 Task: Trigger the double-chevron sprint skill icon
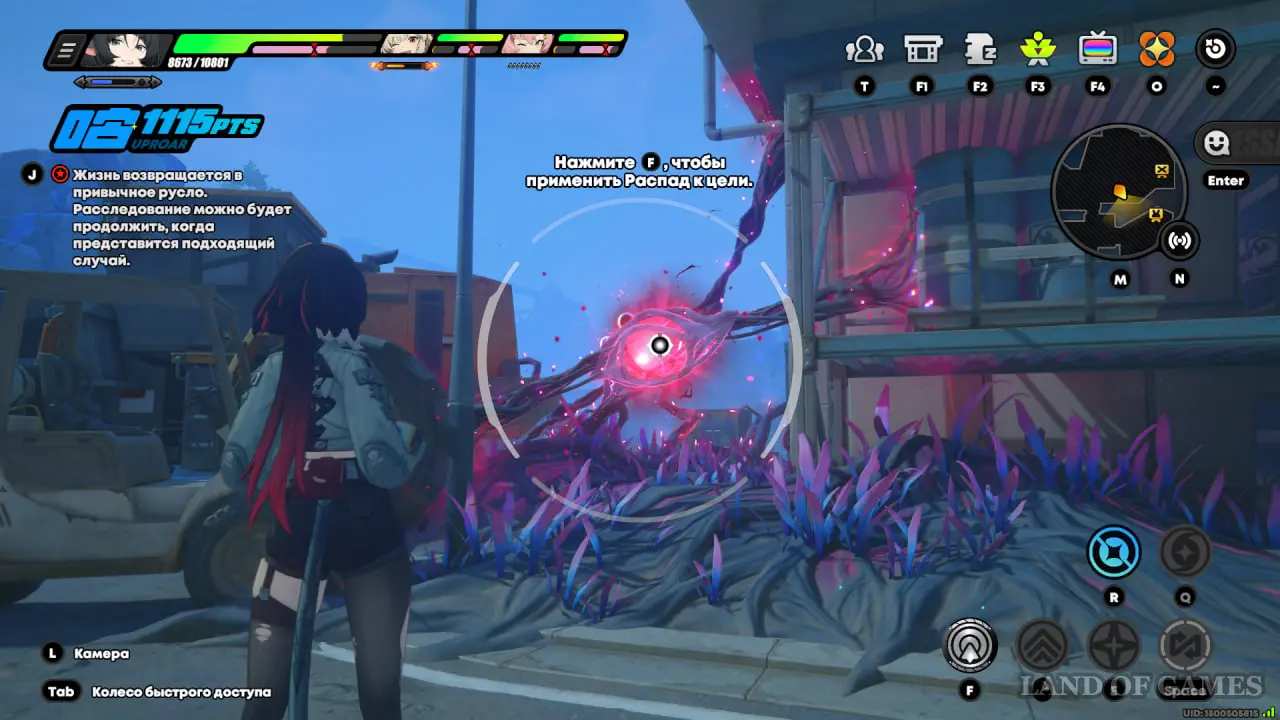[x=1041, y=645]
